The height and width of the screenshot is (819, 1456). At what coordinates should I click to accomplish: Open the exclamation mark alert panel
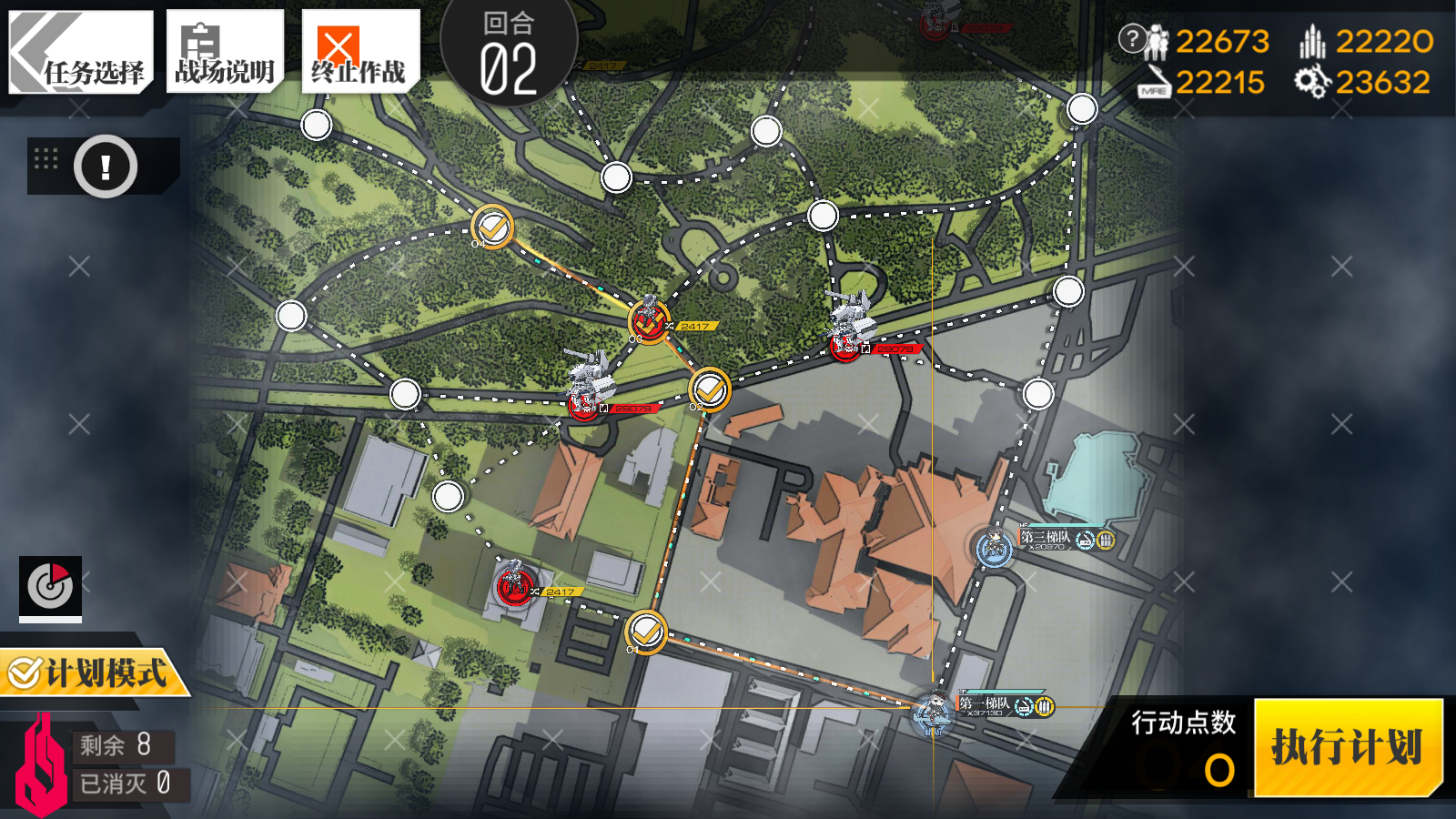(106, 167)
